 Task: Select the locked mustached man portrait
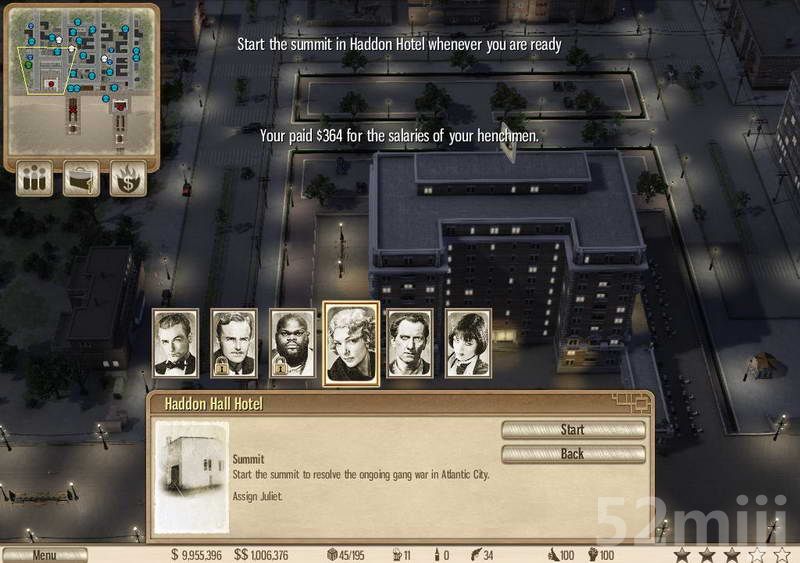tap(234, 343)
